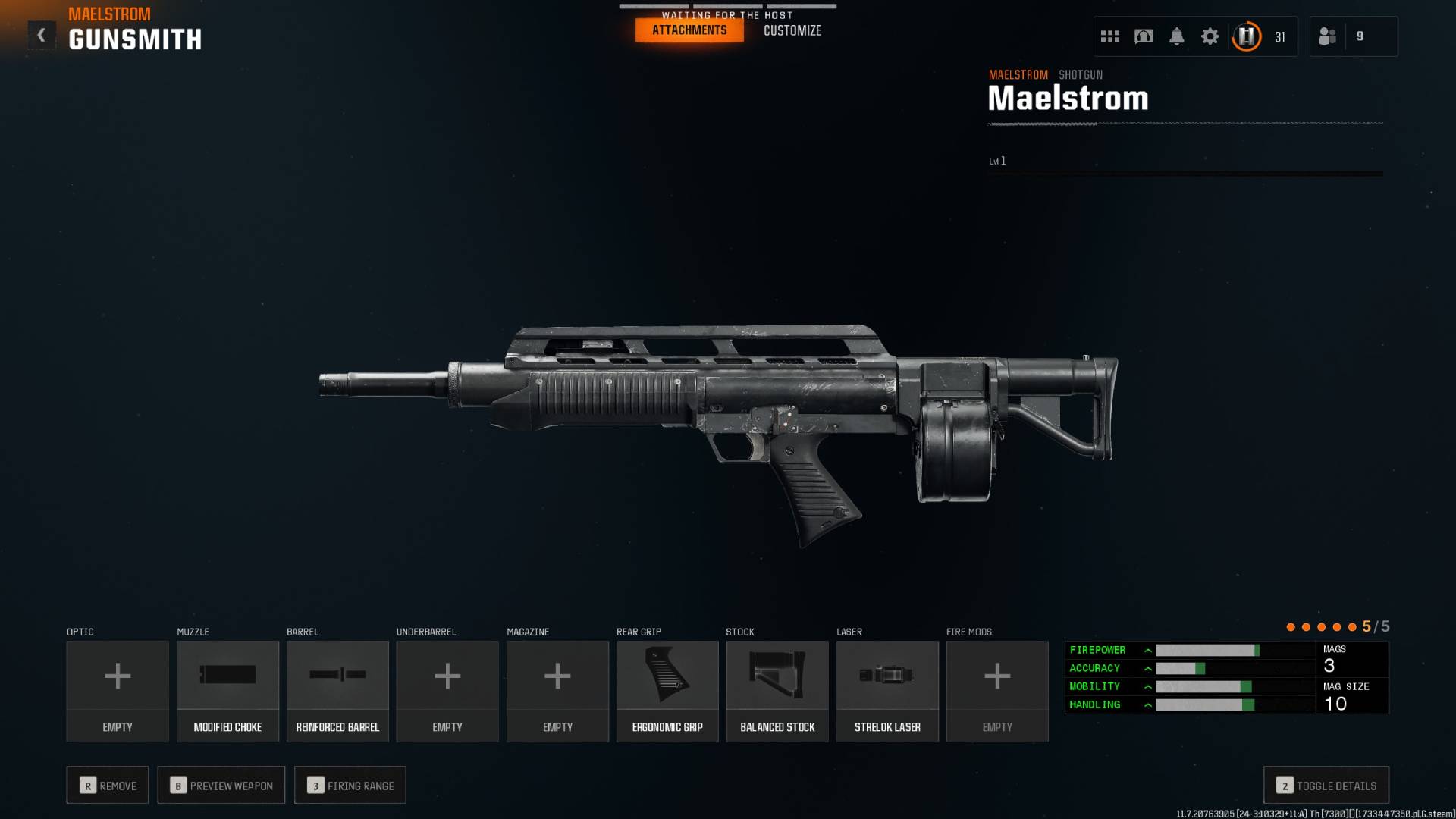1456x819 pixels.
Task: Switch to the Customize tab
Action: [x=792, y=30]
